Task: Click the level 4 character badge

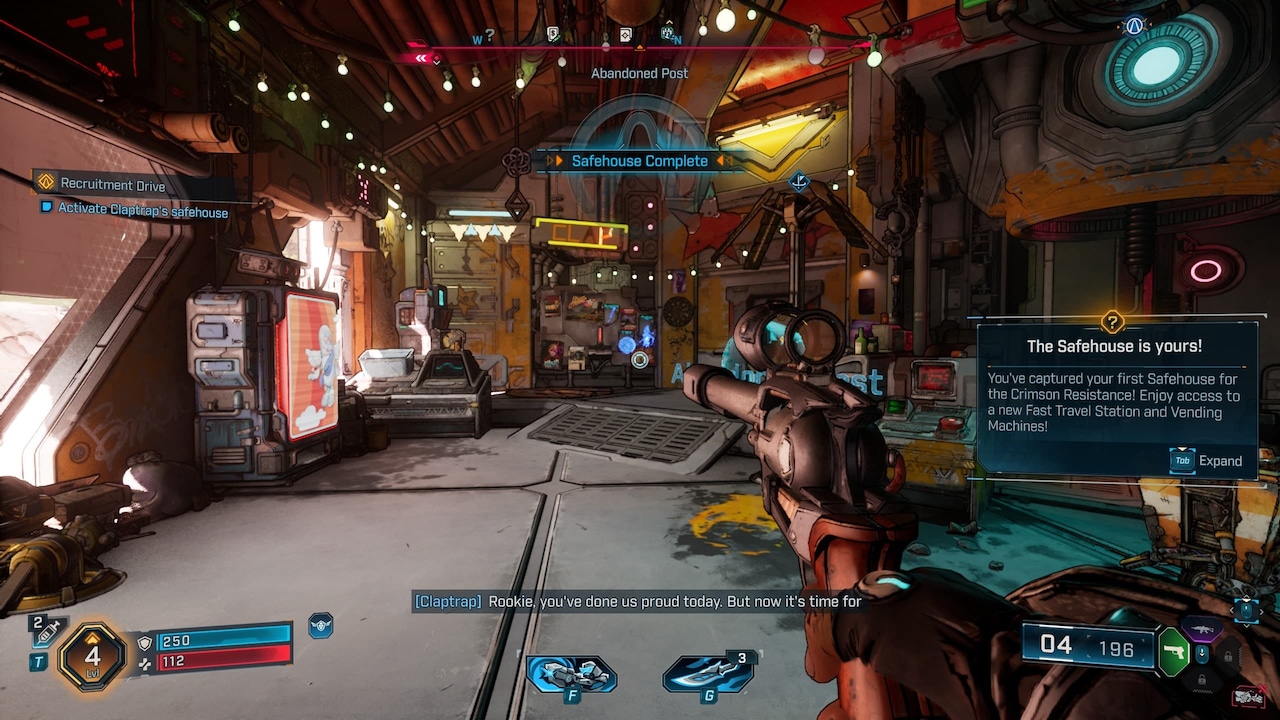Action: pyautogui.click(x=92, y=656)
